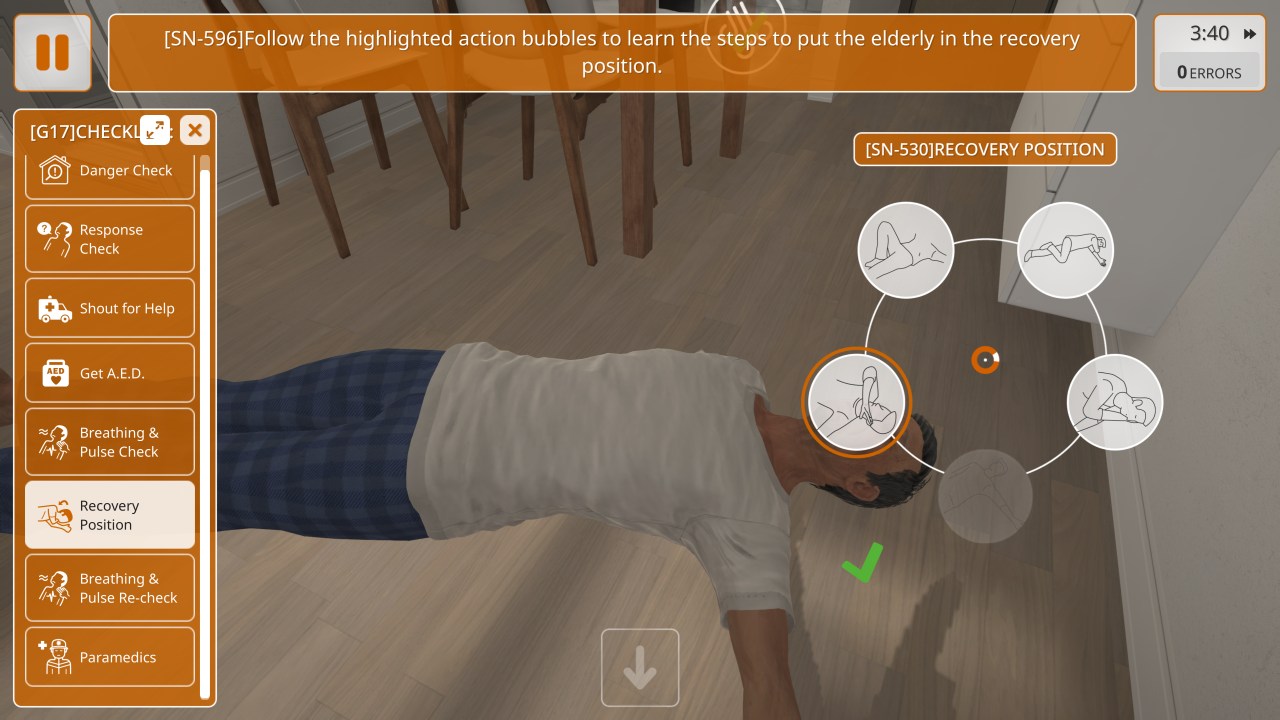Click the down arrow button
The image size is (1280, 720).
coord(640,668)
